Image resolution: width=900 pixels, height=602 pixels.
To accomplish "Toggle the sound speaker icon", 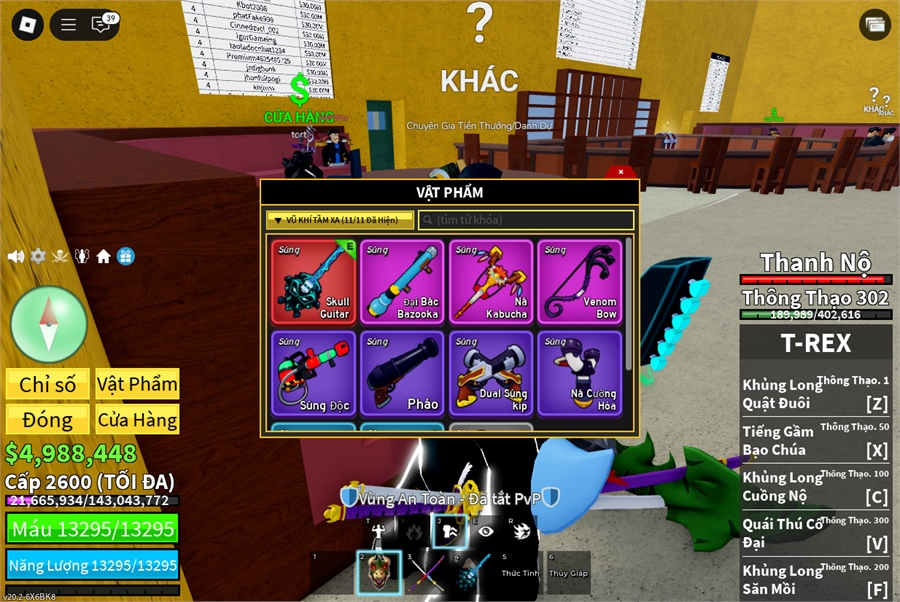I will click(16, 256).
